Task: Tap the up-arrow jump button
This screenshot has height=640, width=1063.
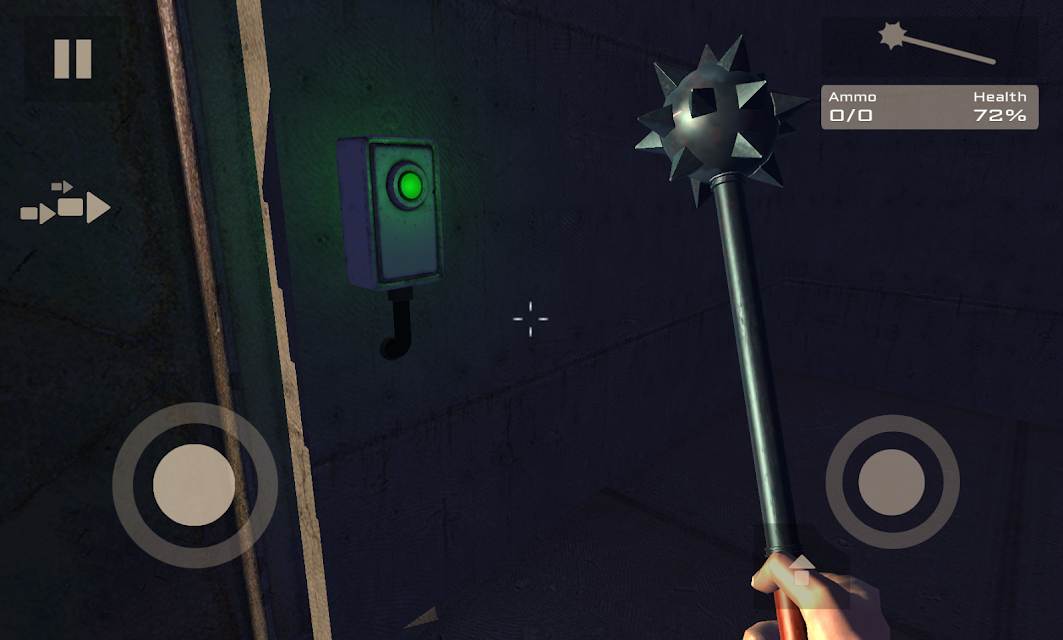Action: click(802, 573)
